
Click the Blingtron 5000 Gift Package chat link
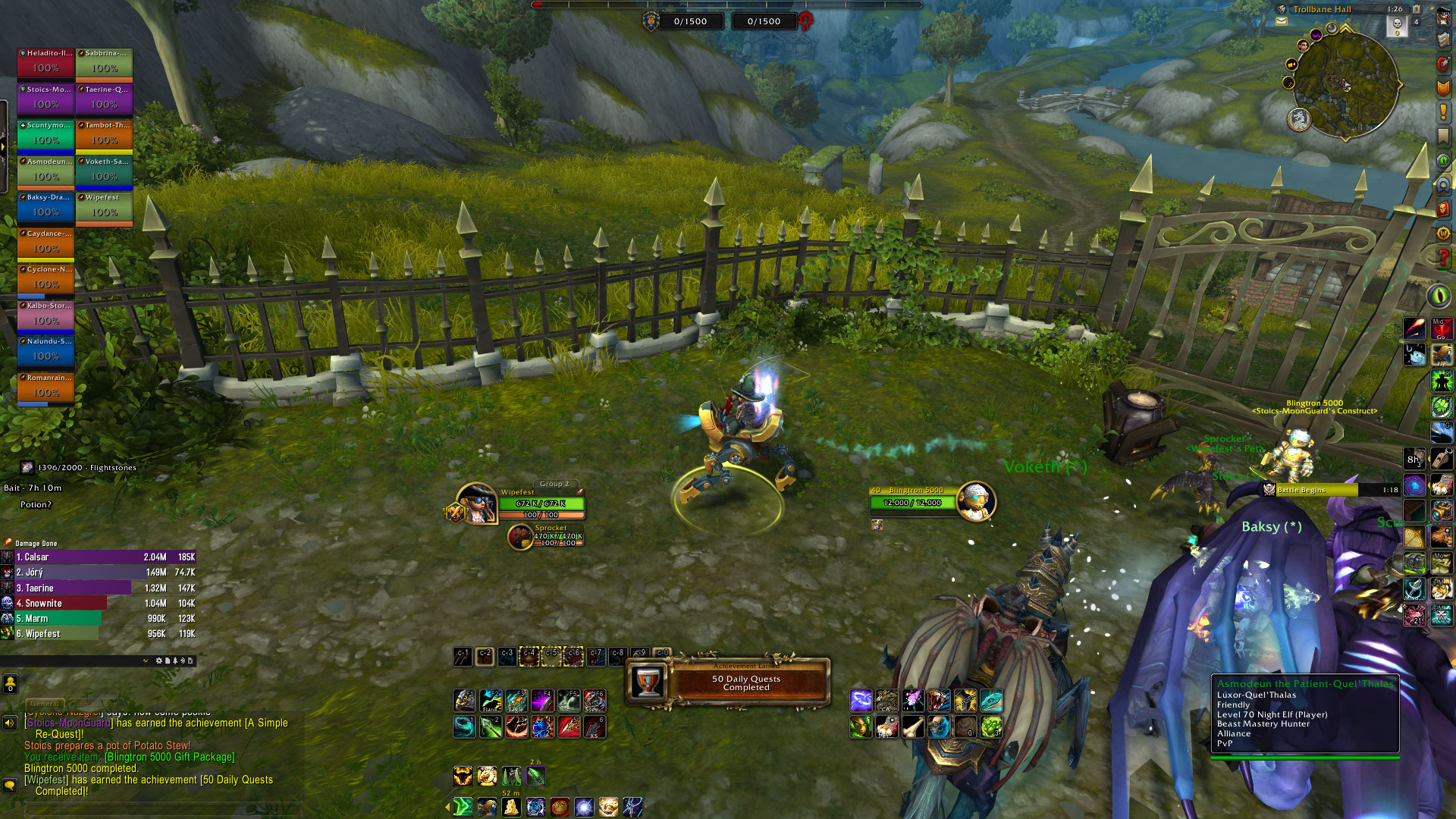click(170, 757)
